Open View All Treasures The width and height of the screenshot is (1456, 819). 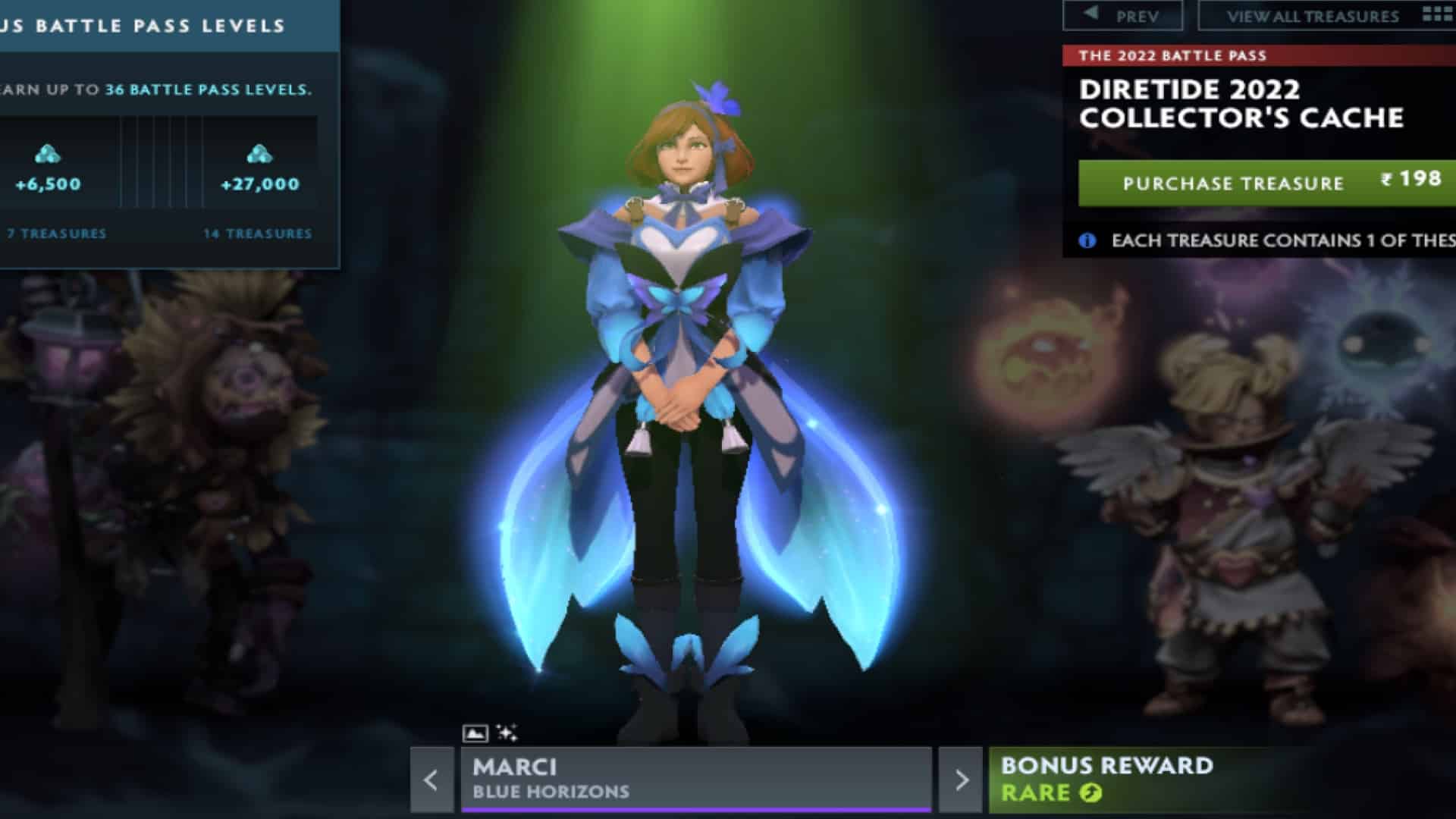point(1312,14)
